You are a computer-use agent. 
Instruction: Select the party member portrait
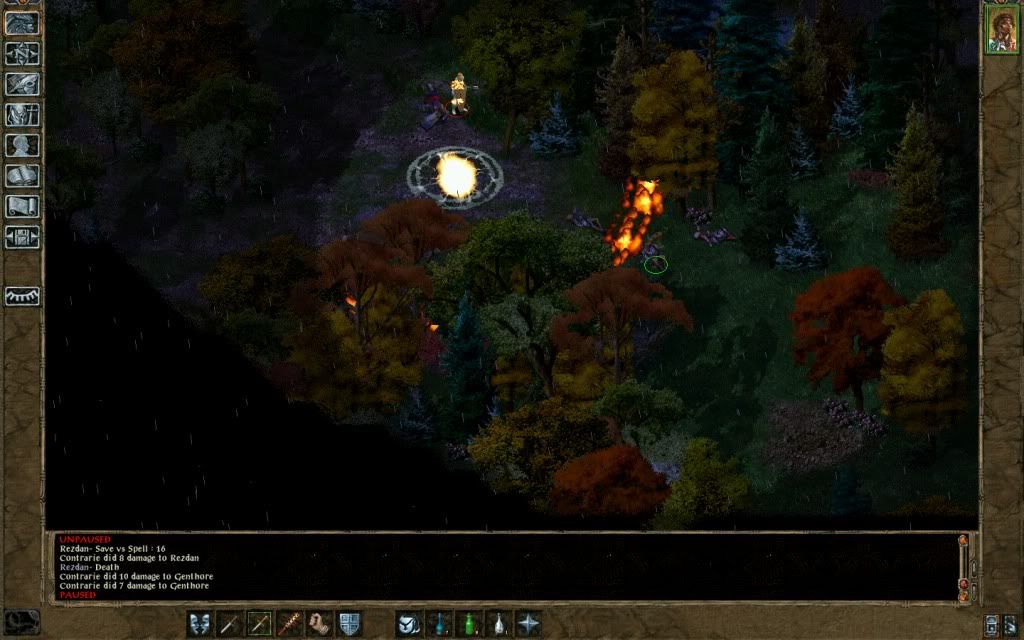[x=1000, y=28]
